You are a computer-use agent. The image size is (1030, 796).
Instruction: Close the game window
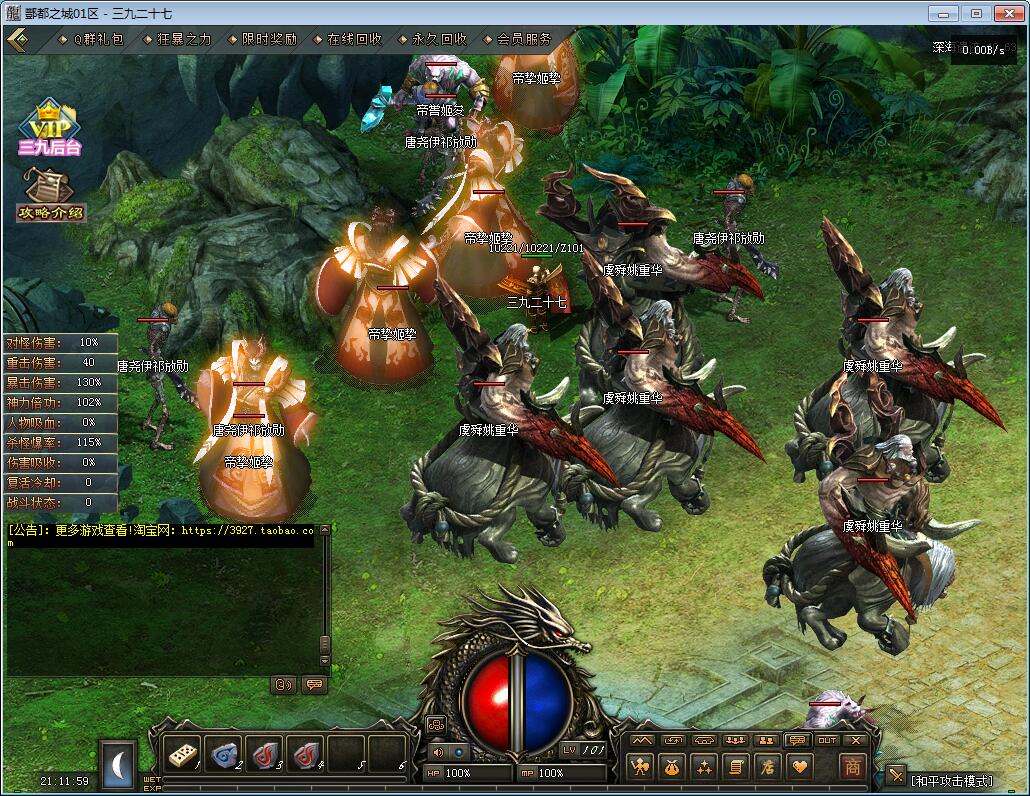pos(1006,13)
